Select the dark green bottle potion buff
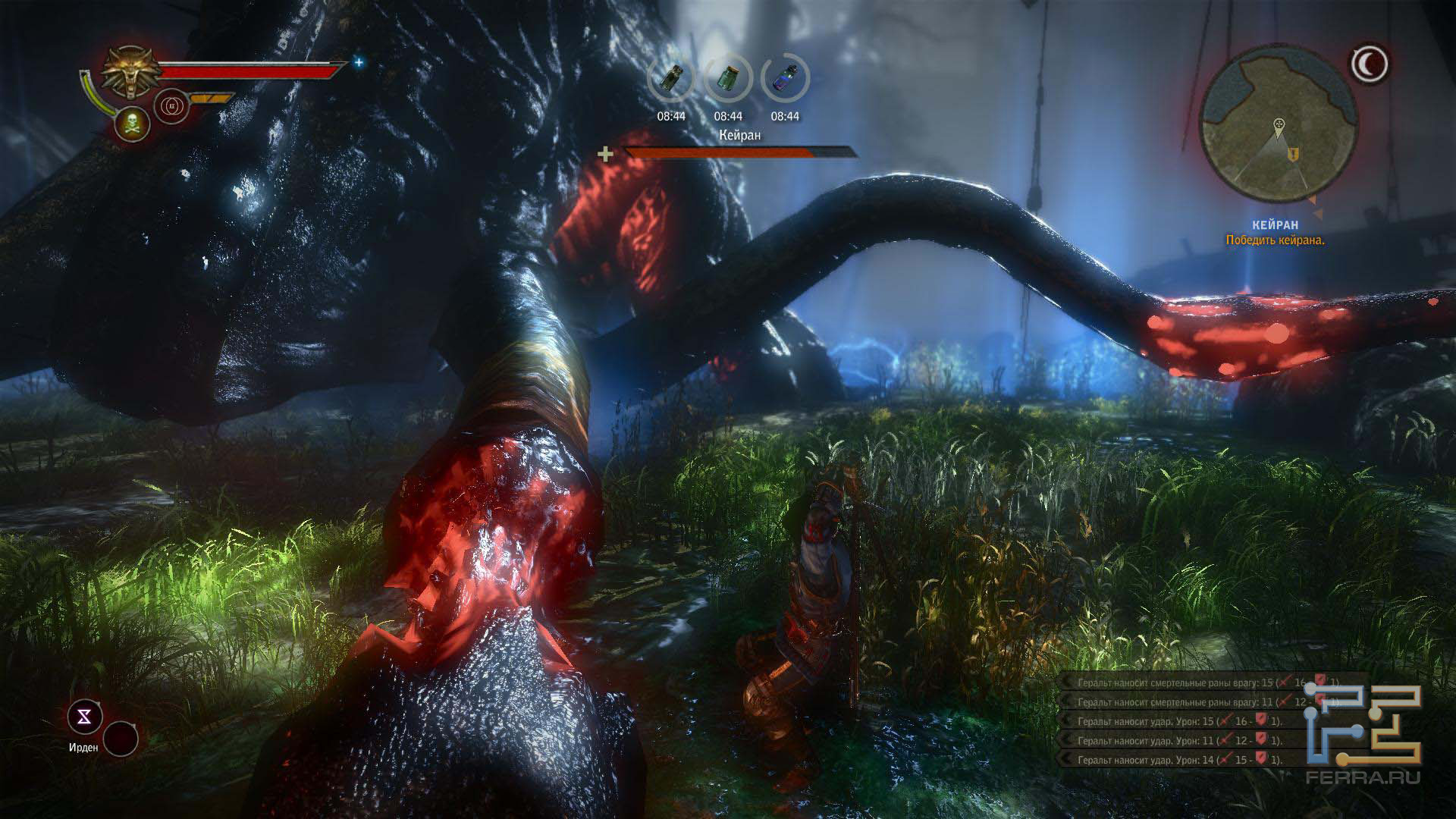 (x=671, y=79)
